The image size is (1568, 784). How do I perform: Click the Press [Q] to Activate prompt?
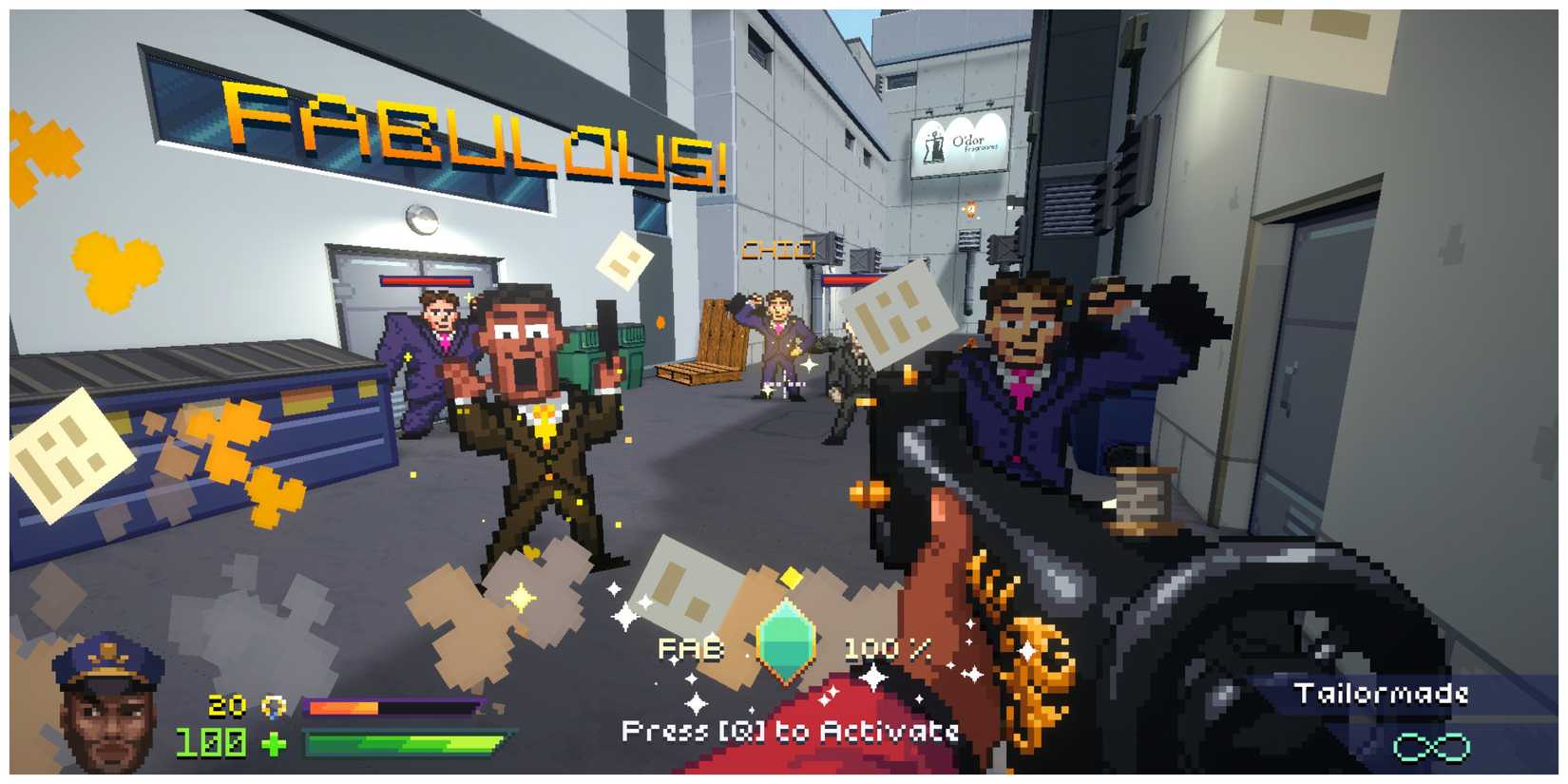click(x=792, y=730)
